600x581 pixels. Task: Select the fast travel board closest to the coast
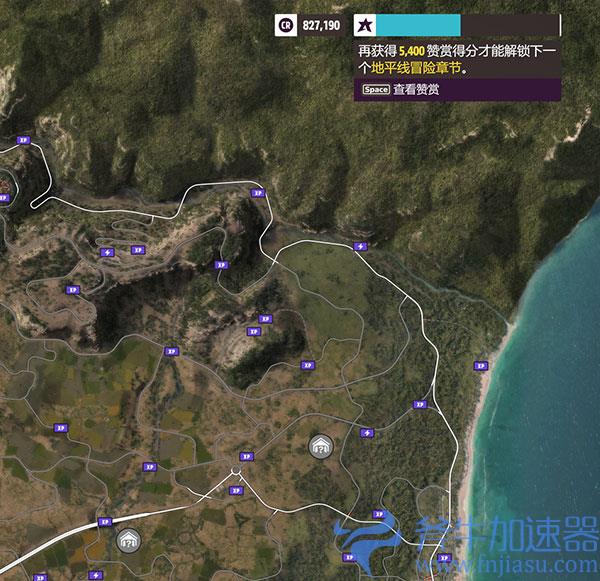click(366, 432)
